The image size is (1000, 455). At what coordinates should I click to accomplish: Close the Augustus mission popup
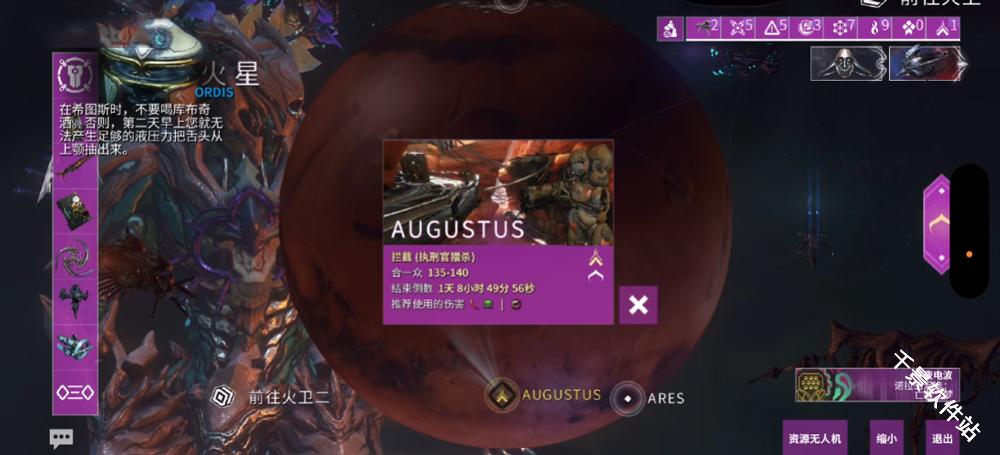638,305
